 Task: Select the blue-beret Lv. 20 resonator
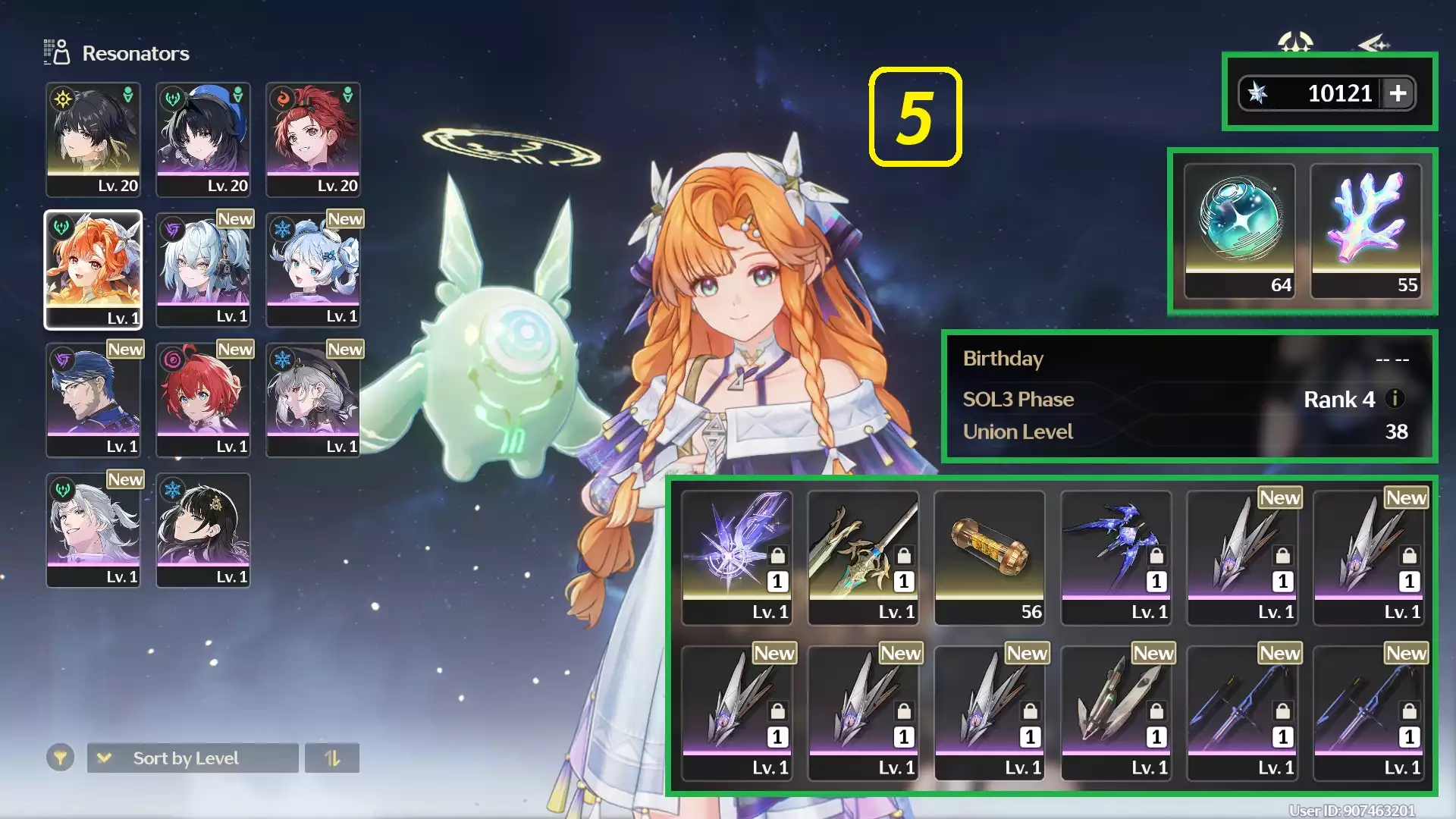tap(203, 140)
